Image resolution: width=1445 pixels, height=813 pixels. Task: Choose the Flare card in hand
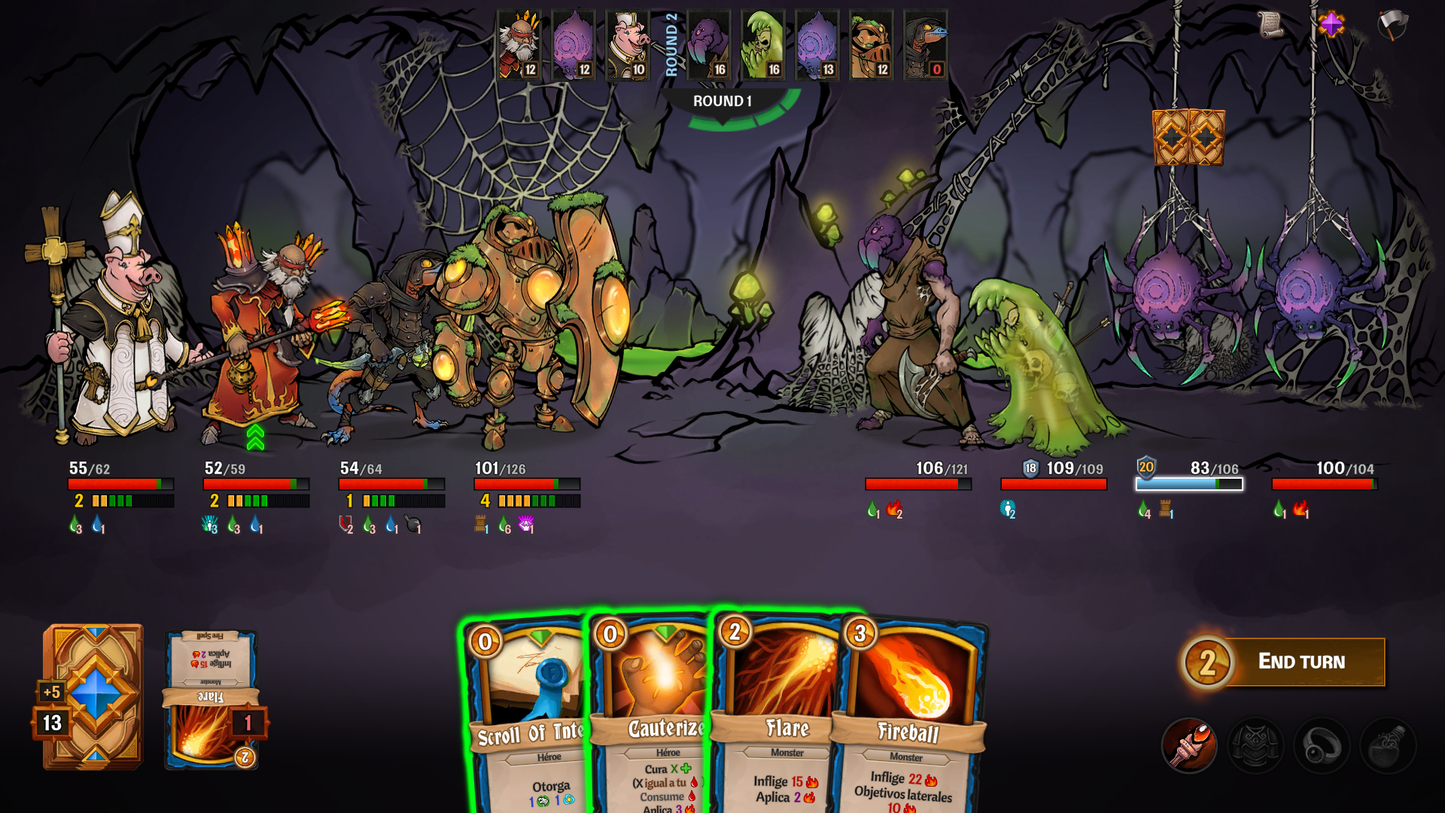780,720
